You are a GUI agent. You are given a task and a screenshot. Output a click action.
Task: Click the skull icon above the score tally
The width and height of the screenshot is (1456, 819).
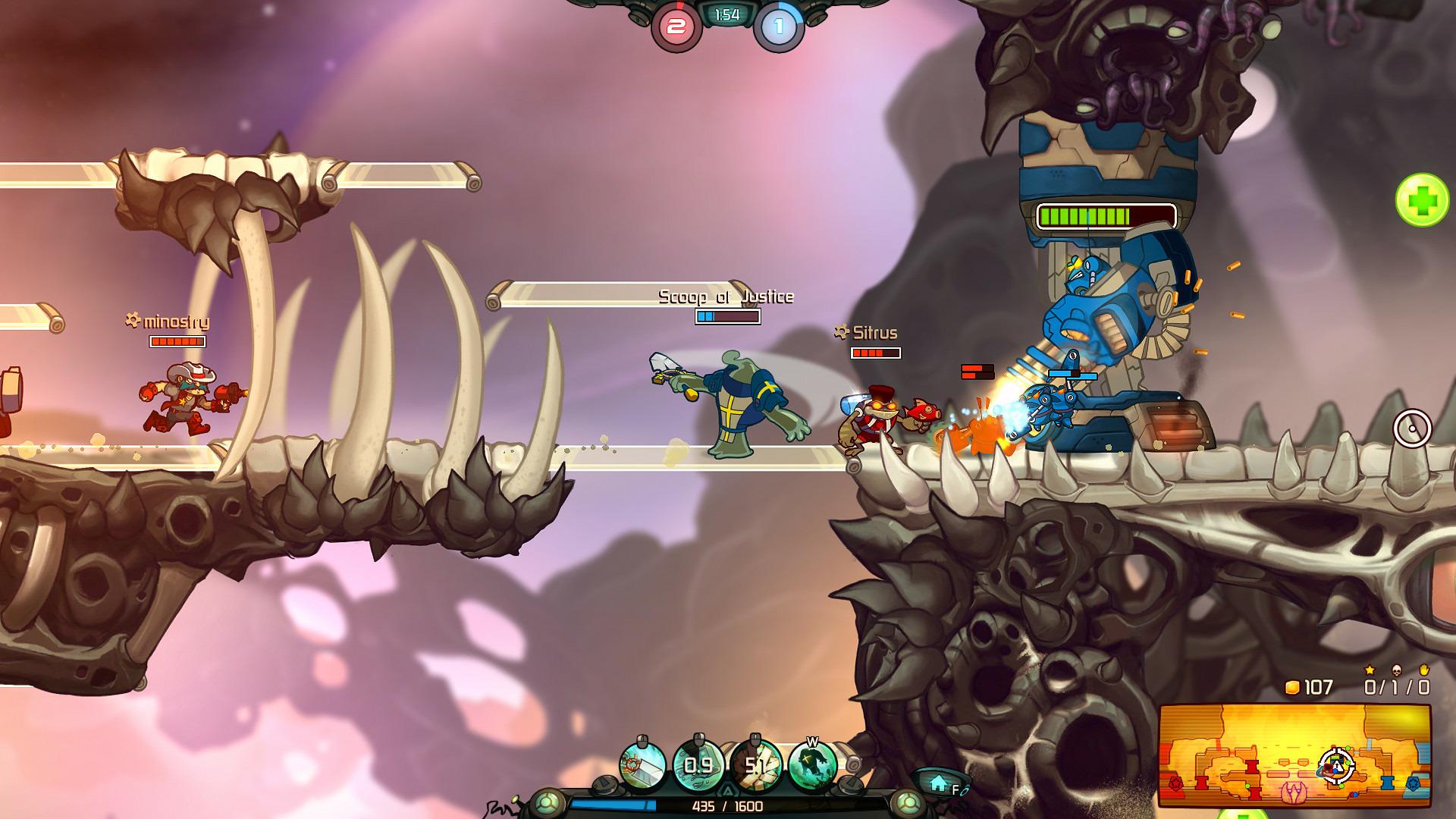pyautogui.click(x=1397, y=670)
